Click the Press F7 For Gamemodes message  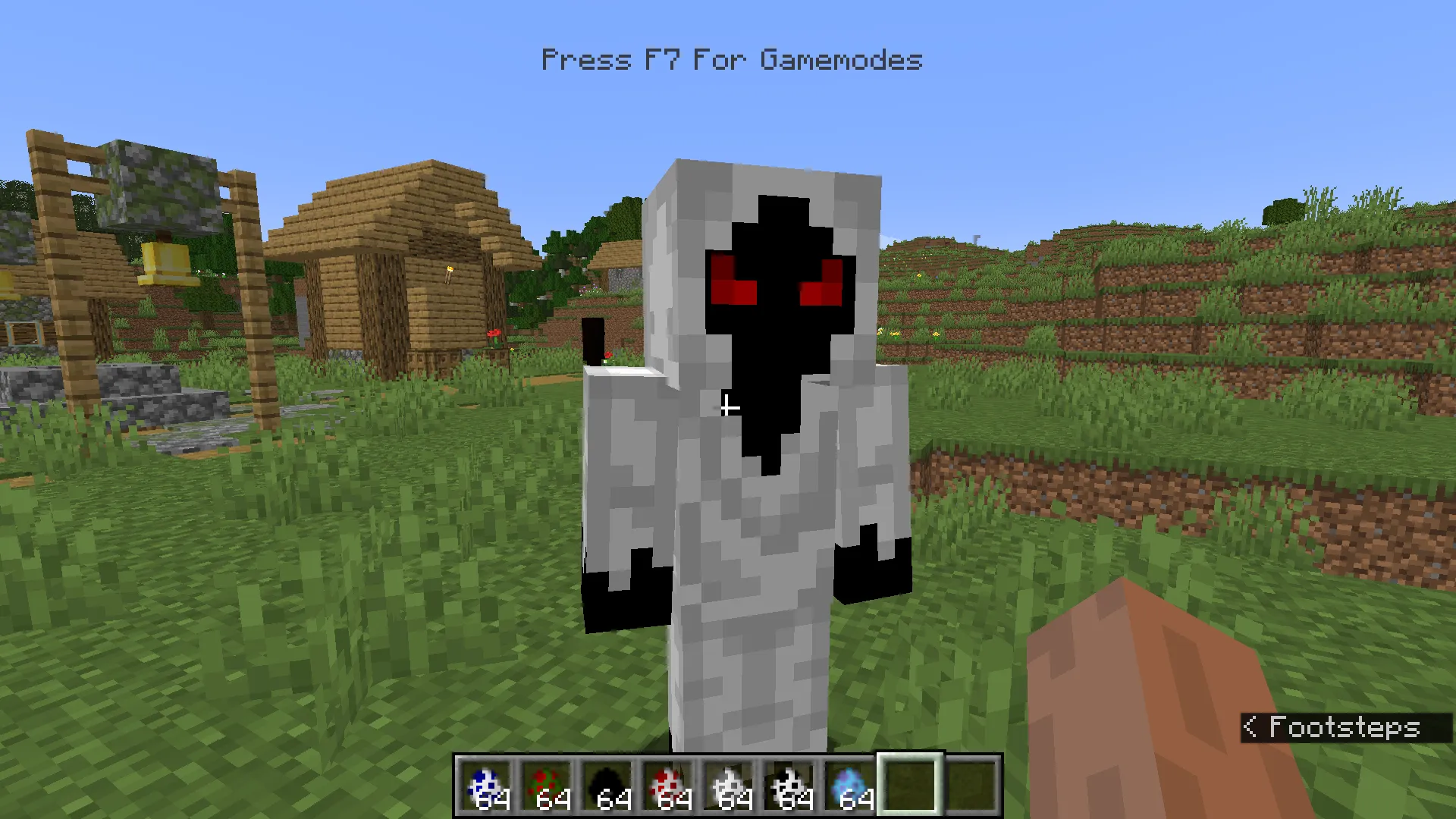[730, 59]
